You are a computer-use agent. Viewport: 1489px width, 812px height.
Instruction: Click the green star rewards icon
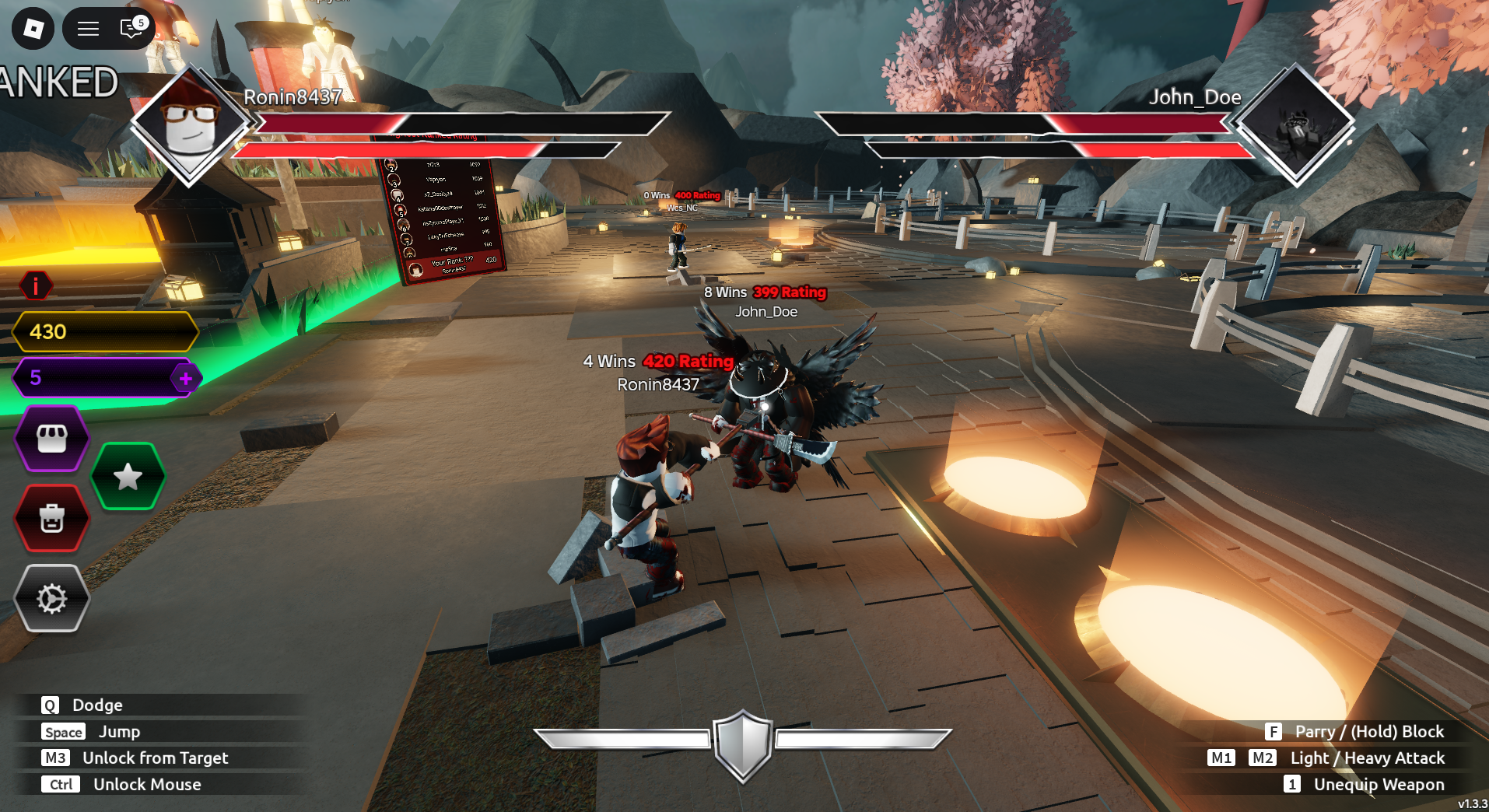127,476
